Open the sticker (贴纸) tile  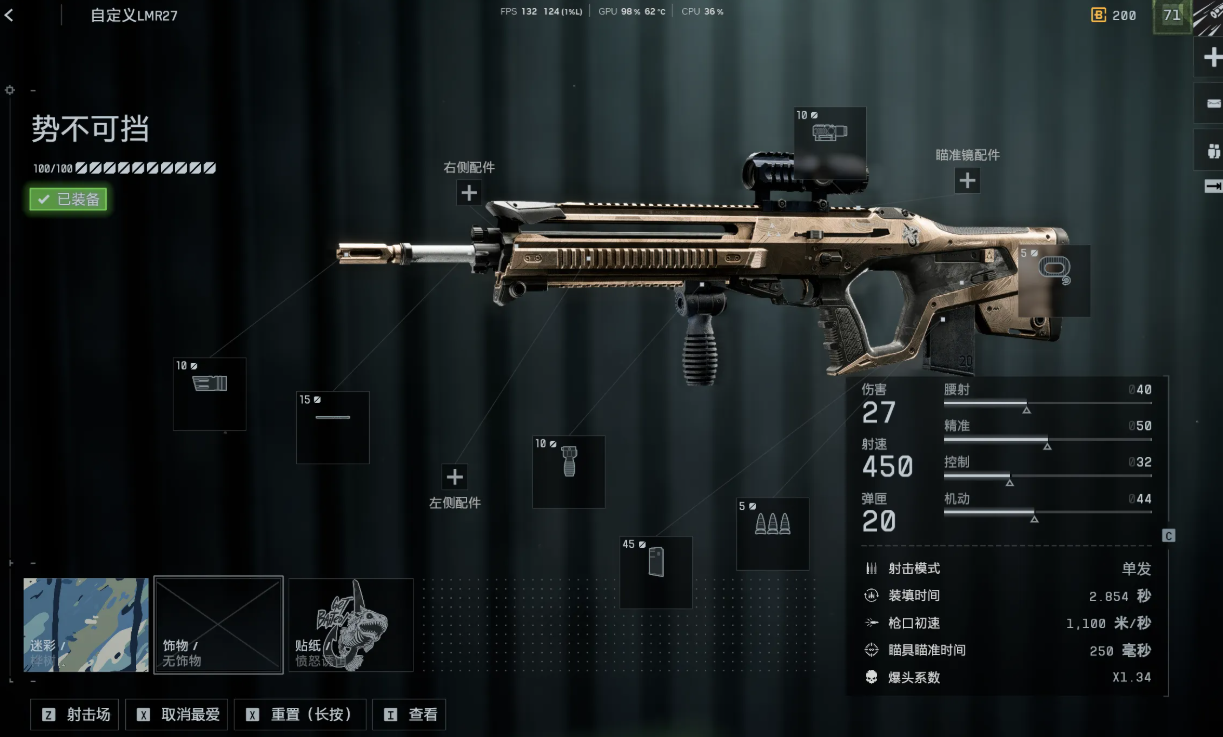point(351,625)
